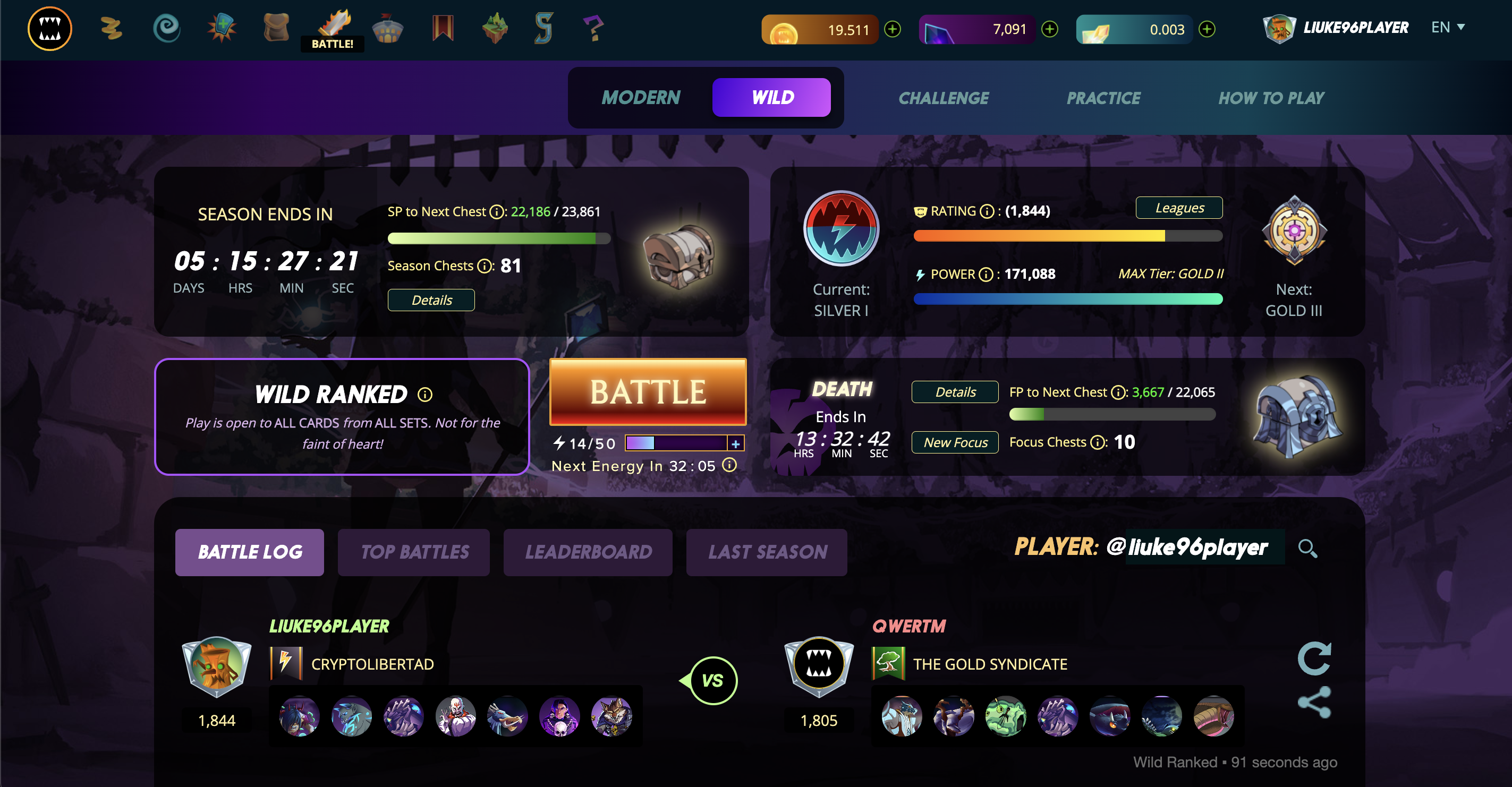This screenshot has height=787, width=1512.
Task: Click the New Focus button
Action: [x=954, y=442]
